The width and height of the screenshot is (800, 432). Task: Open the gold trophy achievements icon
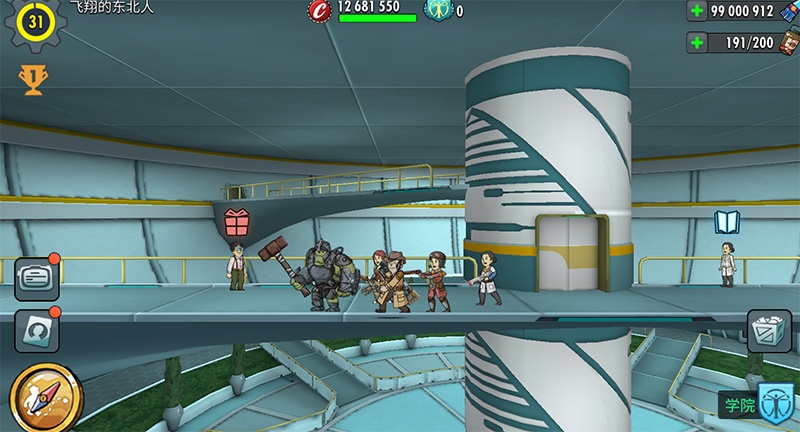(x=33, y=79)
